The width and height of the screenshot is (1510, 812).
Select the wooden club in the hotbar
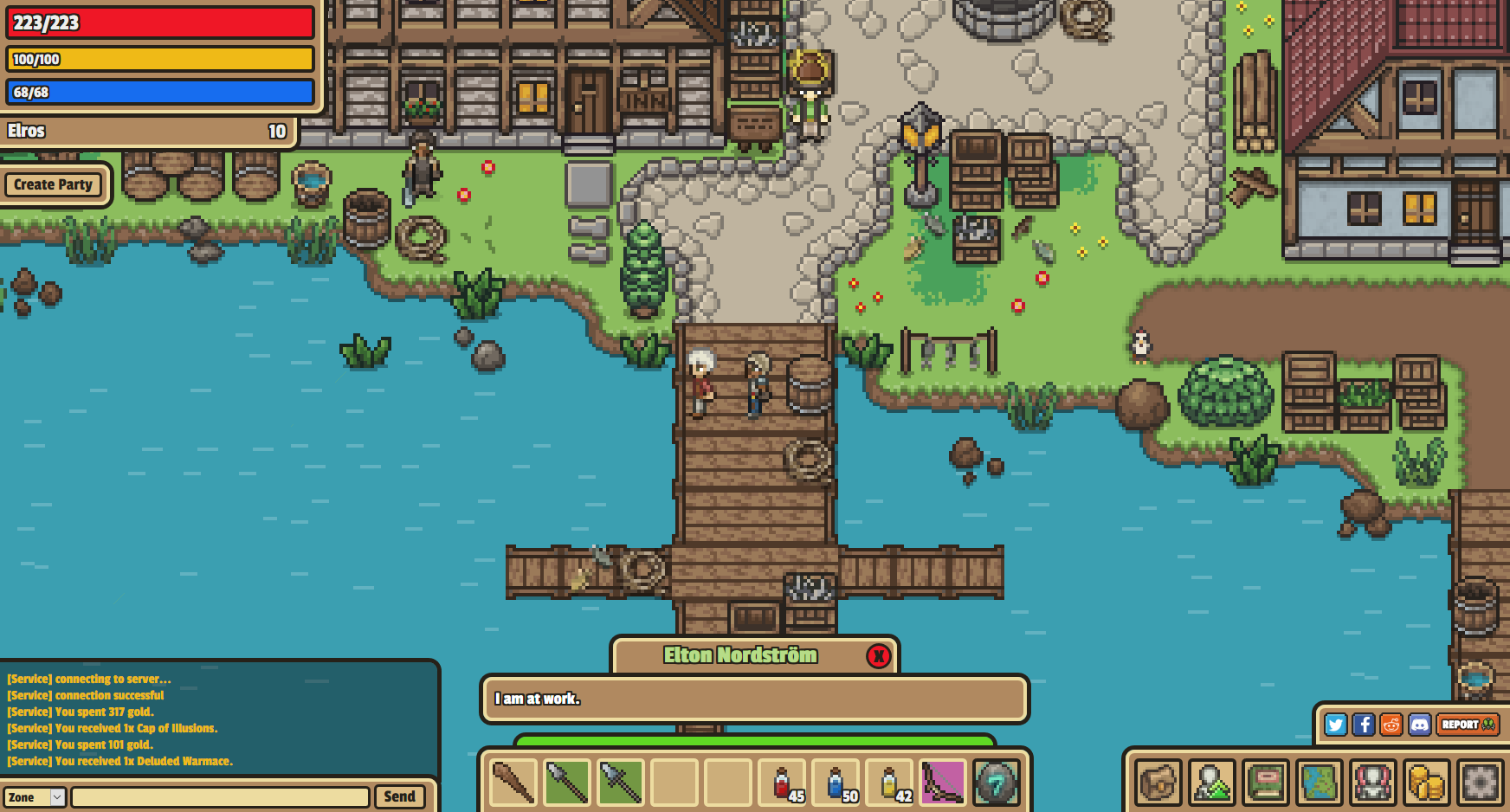[511, 782]
